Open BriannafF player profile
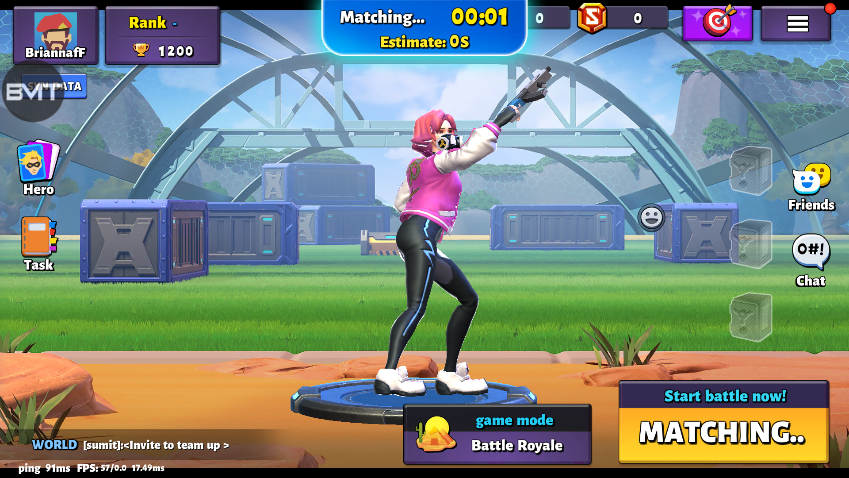 tap(55, 35)
